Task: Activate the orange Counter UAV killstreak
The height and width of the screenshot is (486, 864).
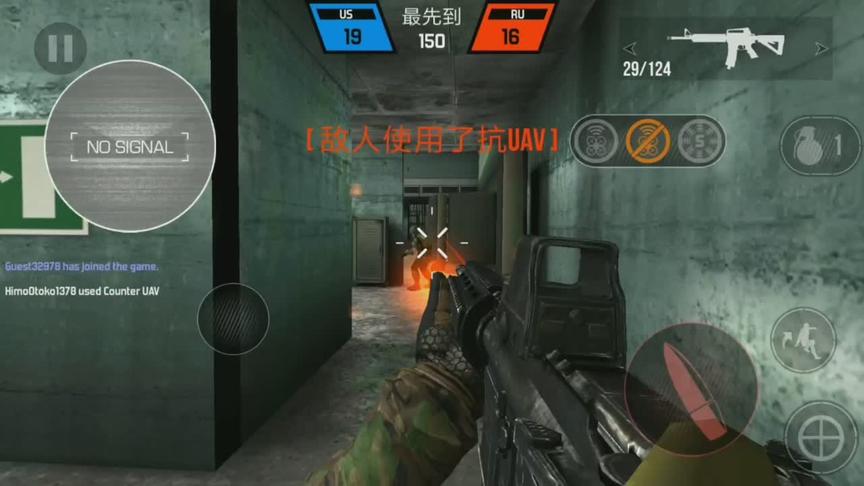Action: coord(648,141)
